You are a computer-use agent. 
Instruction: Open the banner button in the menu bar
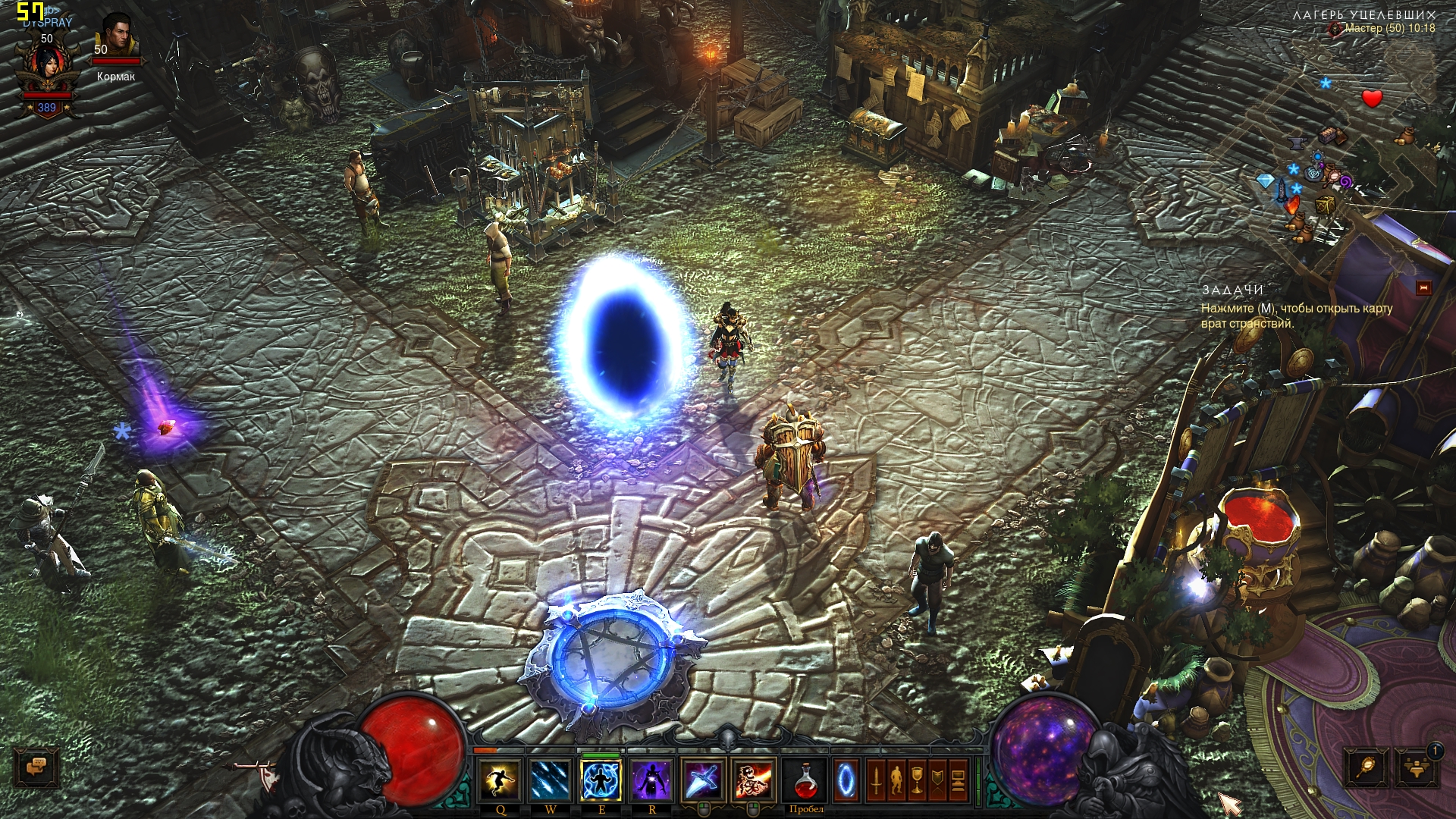938,780
